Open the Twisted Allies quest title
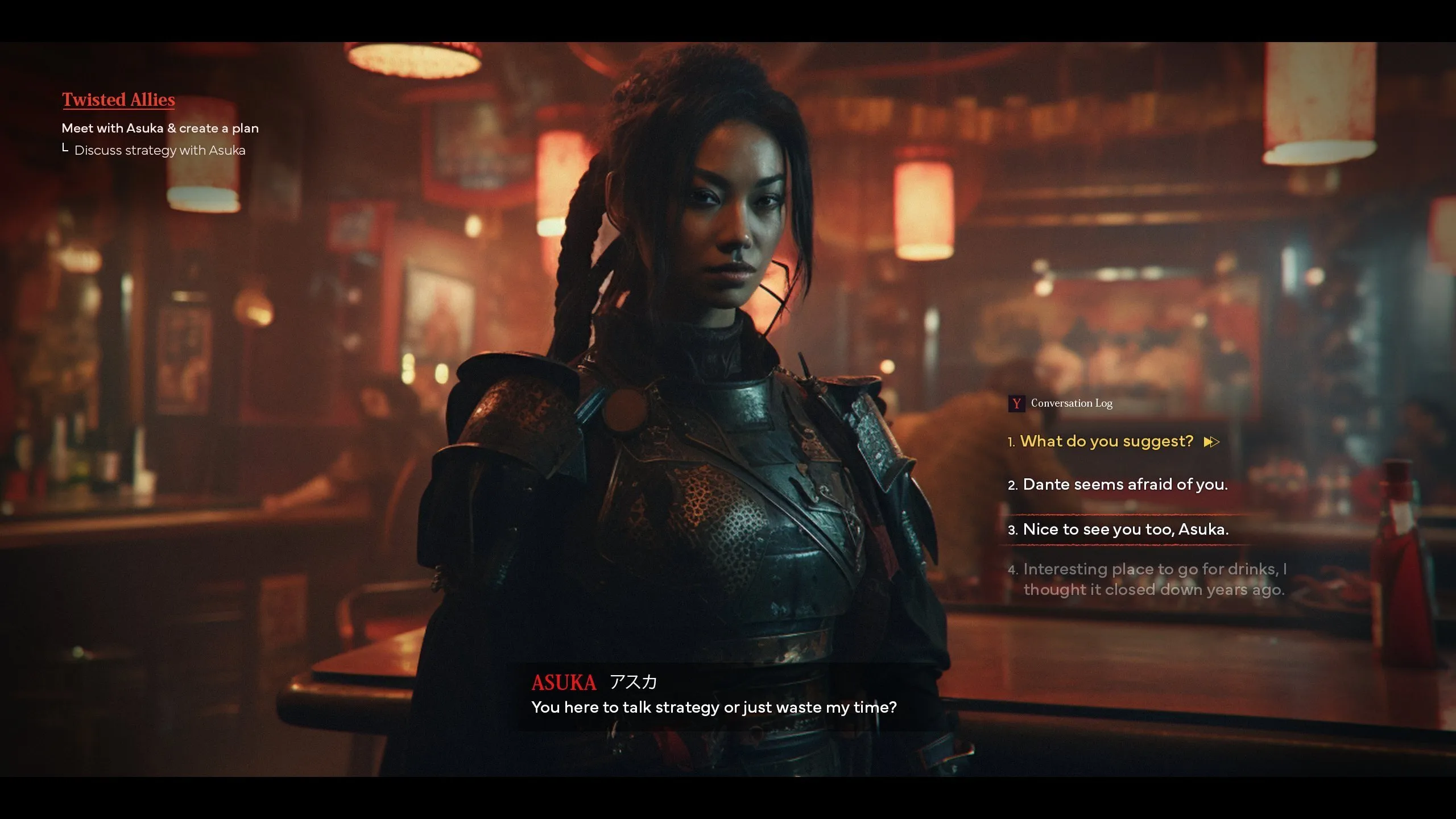The width and height of the screenshot is (1456, 819). [x=118, y=100]
